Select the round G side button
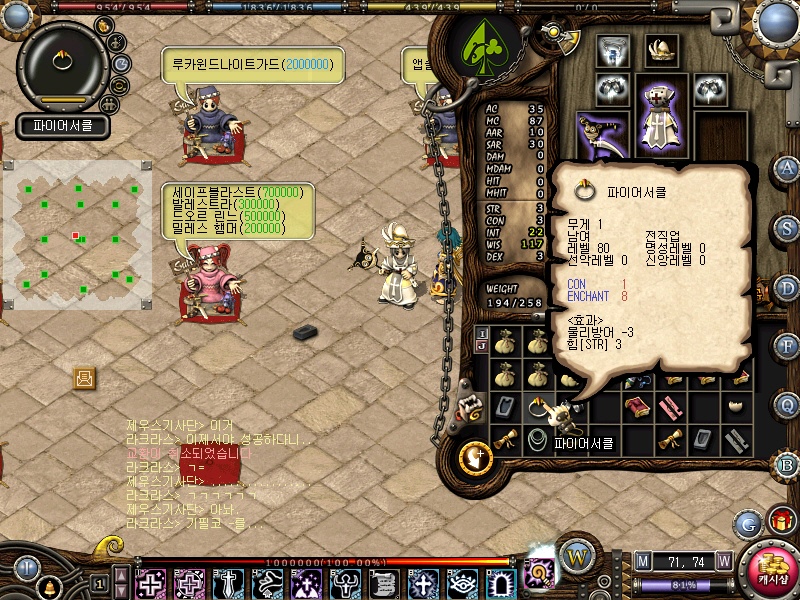This screenshot has height=600, width=800. 748,522
